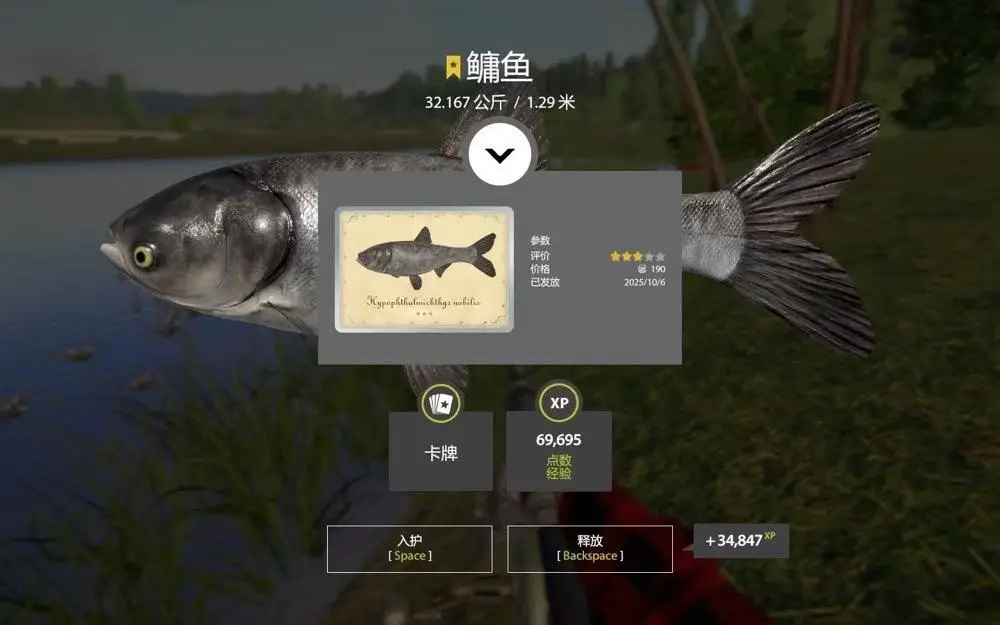Select the XP 点数经验 tile
Viewport: 1000px width, 625px height.
[559, 451]
